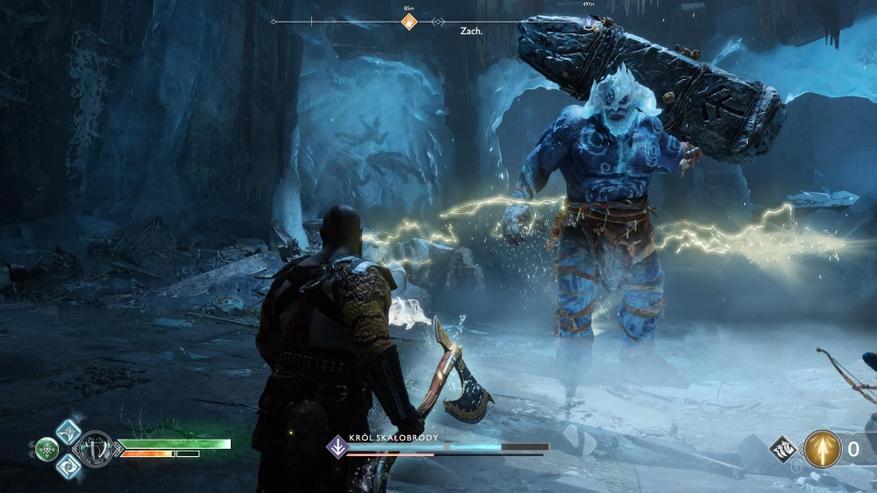Select the purple marker on the compass bar
This screenshot has width=877, height=493.
pos(589,21)
